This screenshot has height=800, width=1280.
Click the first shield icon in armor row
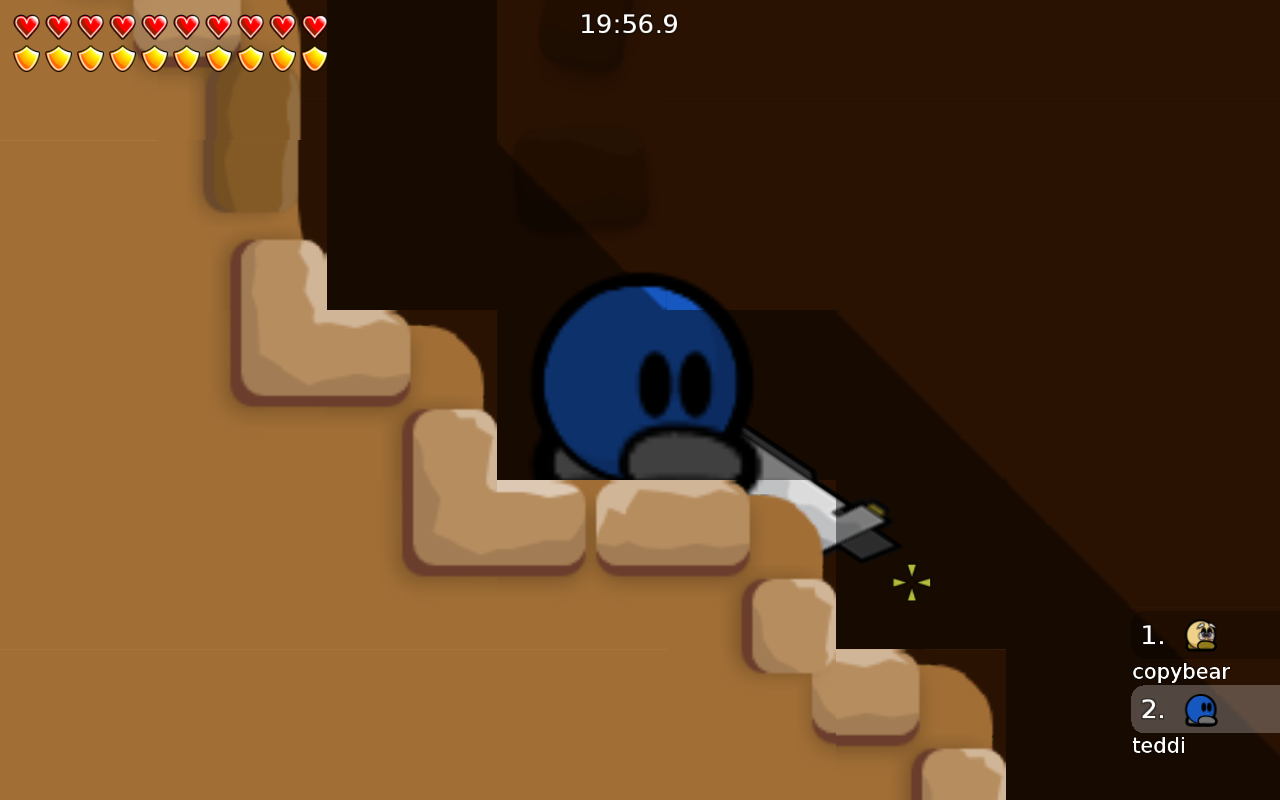point(27,59)
